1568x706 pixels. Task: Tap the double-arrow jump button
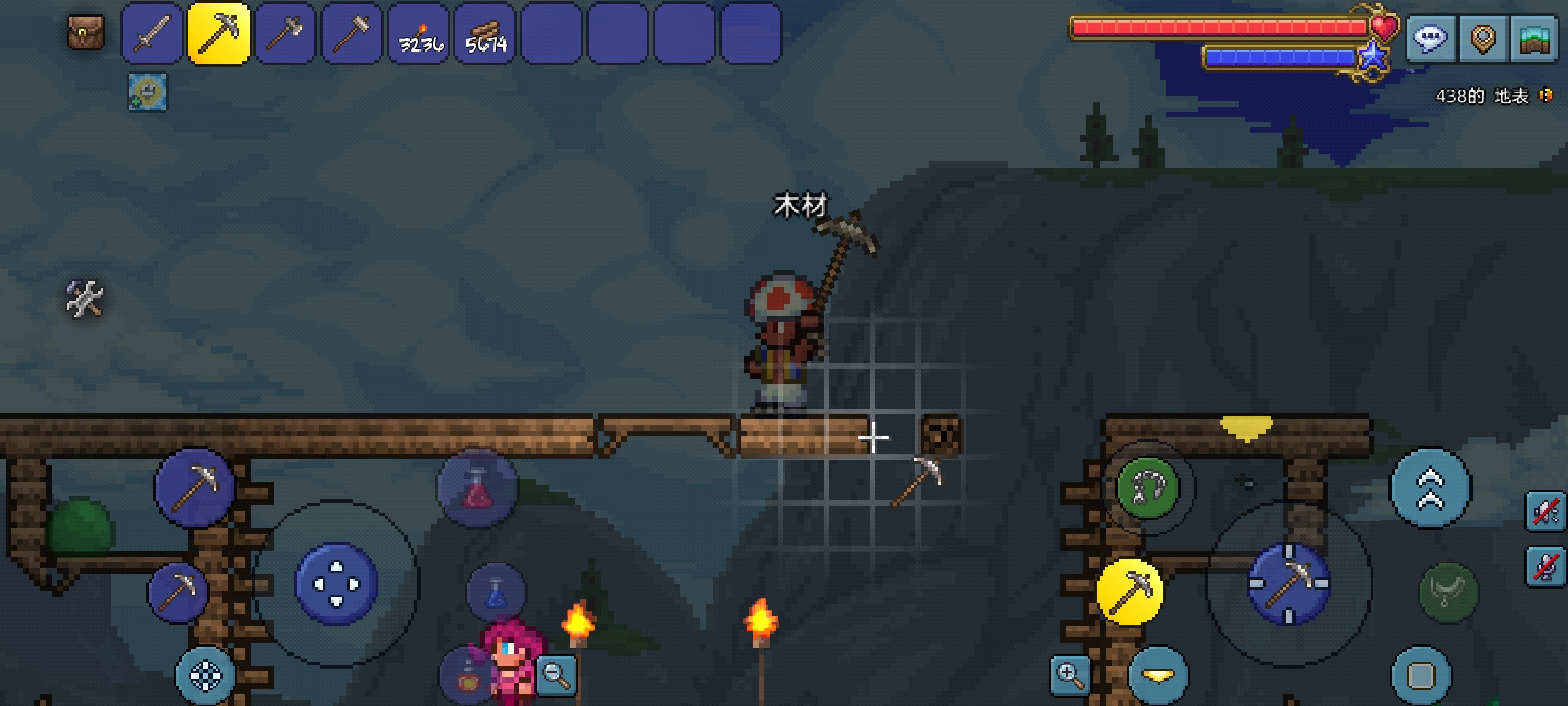pyautogui.click(x=1430, y=488)
